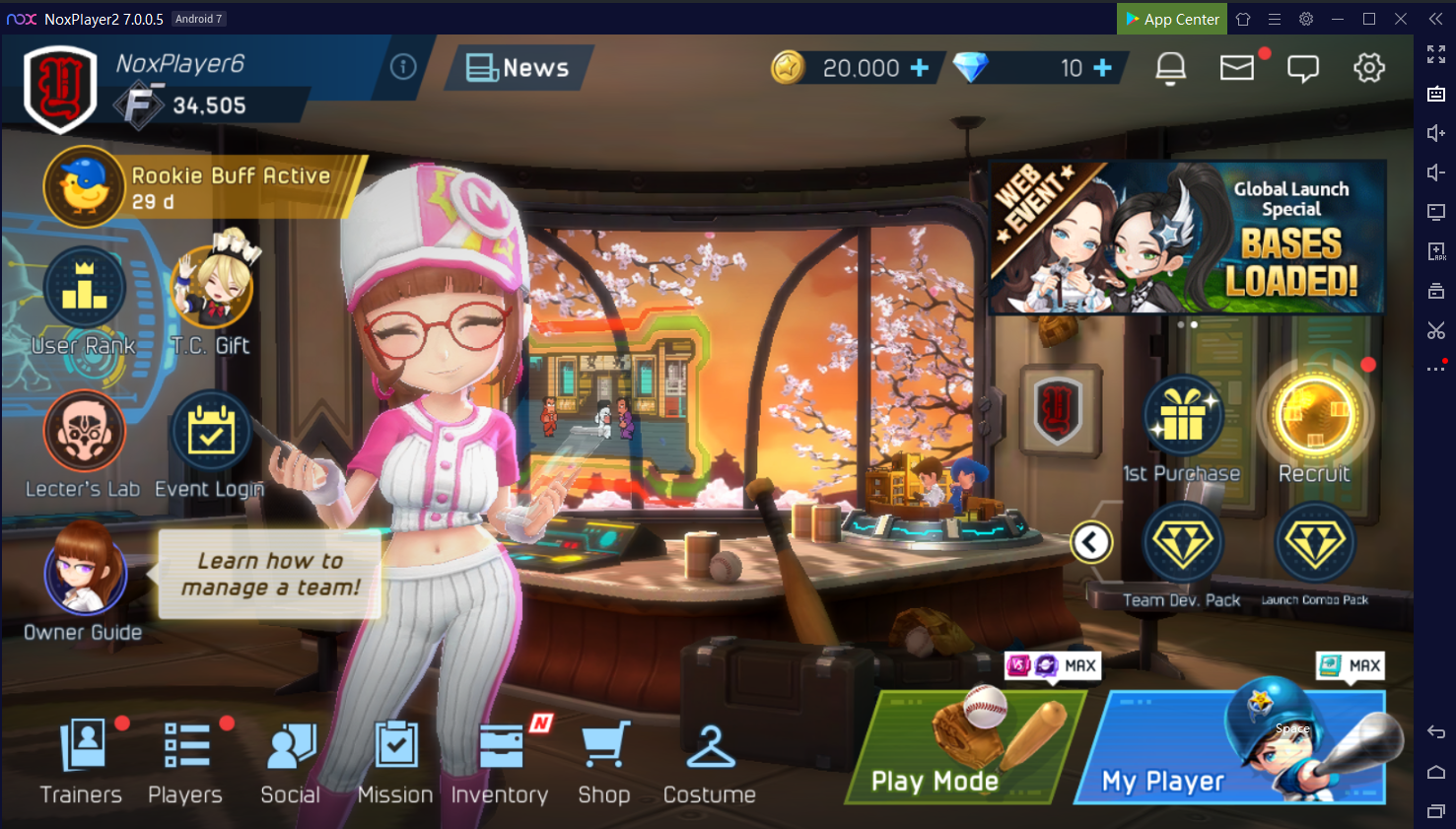
Task: Add more gold coins with plus button
Action: click(919, 68)
